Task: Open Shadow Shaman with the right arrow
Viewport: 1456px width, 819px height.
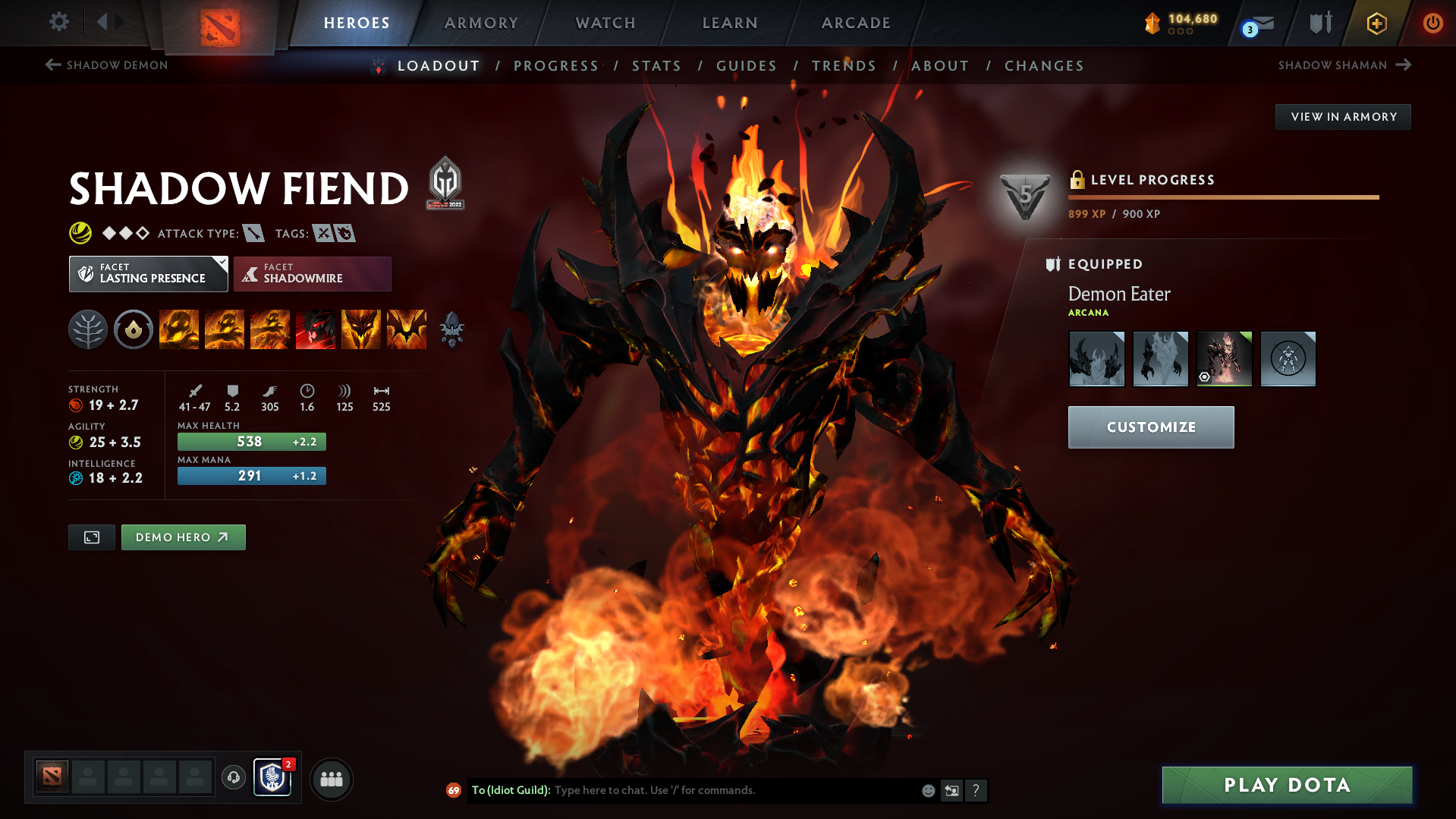Action: tap(1403, 65)
